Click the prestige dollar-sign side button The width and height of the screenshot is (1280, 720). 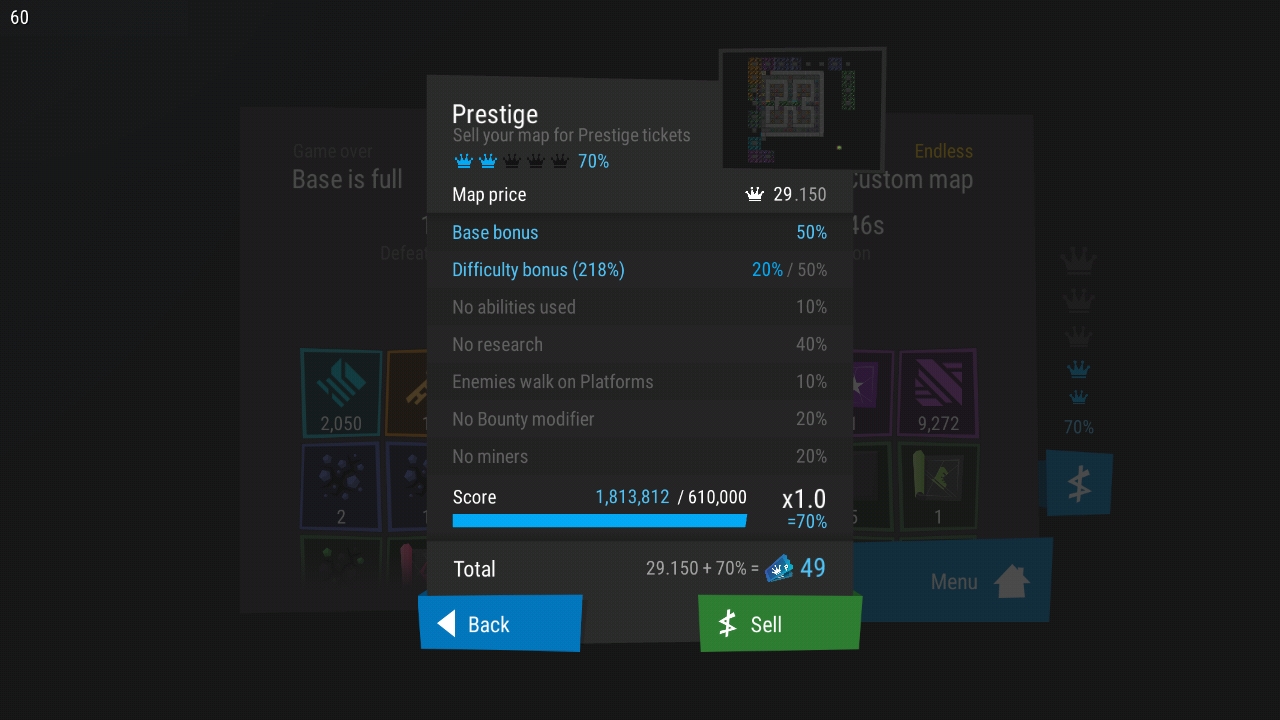point(1079,483)
